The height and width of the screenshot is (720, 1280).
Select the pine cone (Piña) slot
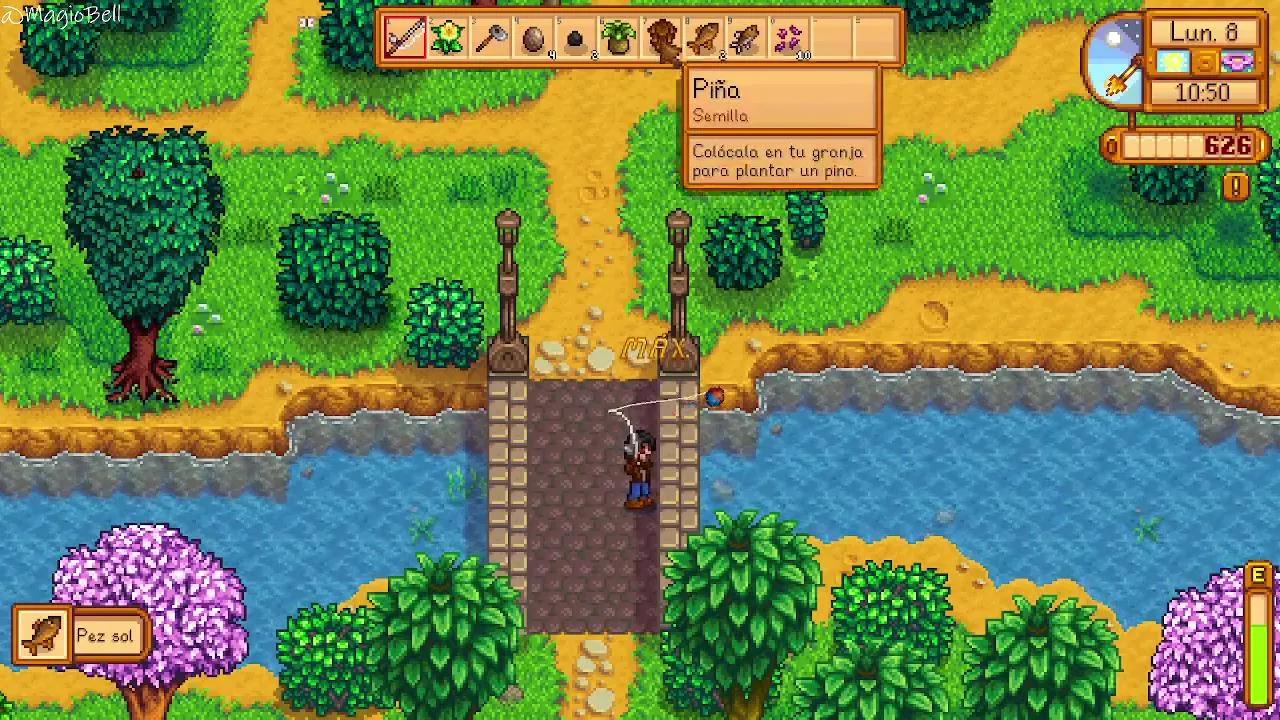pos(663,39)
